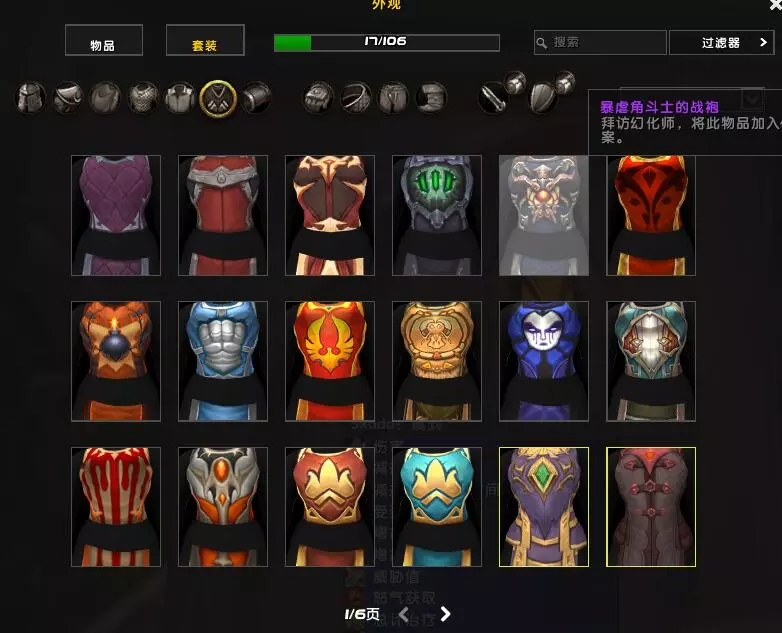Close the appearance window
The image size is (782, 633).
[x=776, y=5]
